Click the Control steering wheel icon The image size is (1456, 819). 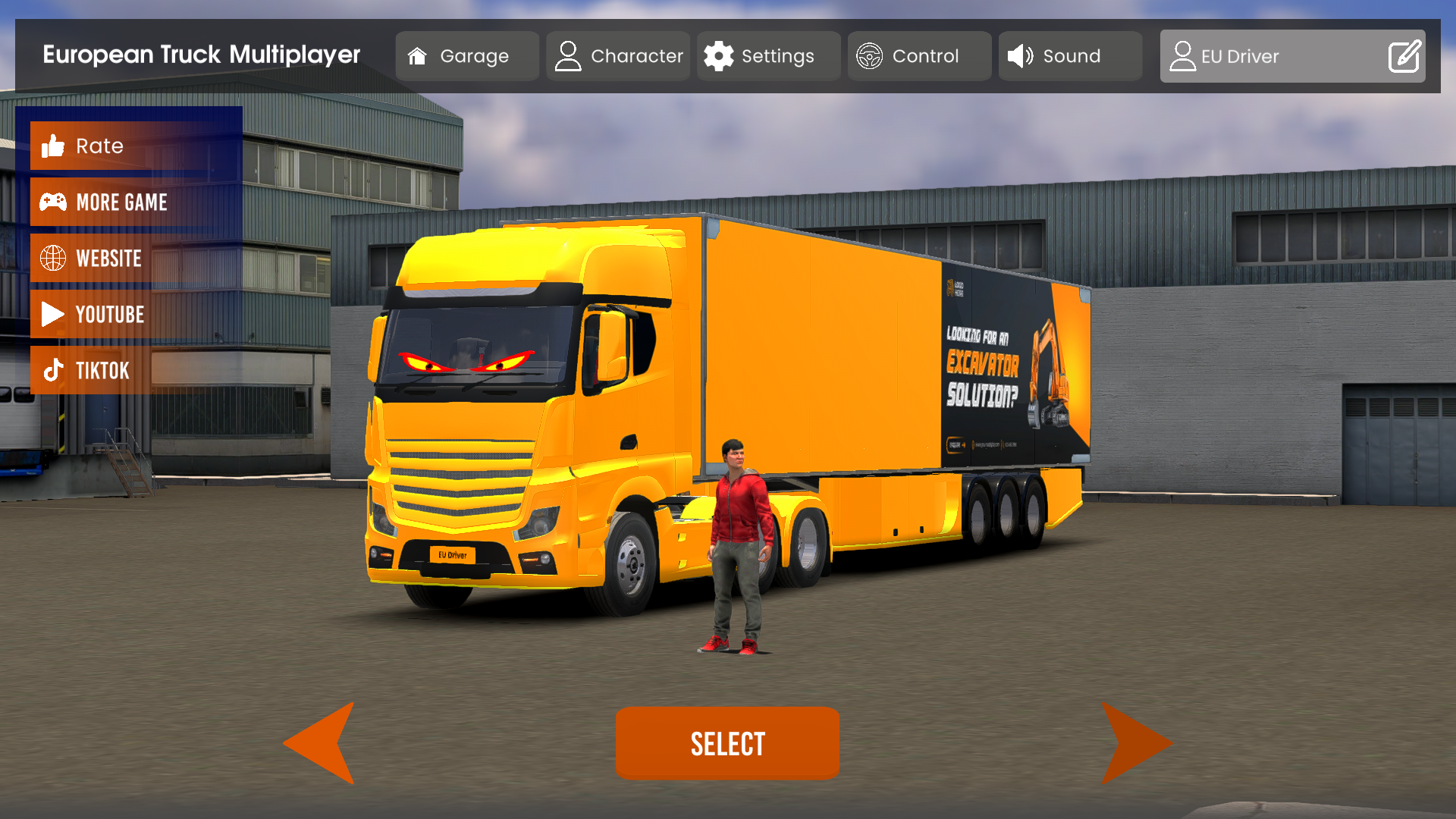pyautogui.click(x=871, y=55)
